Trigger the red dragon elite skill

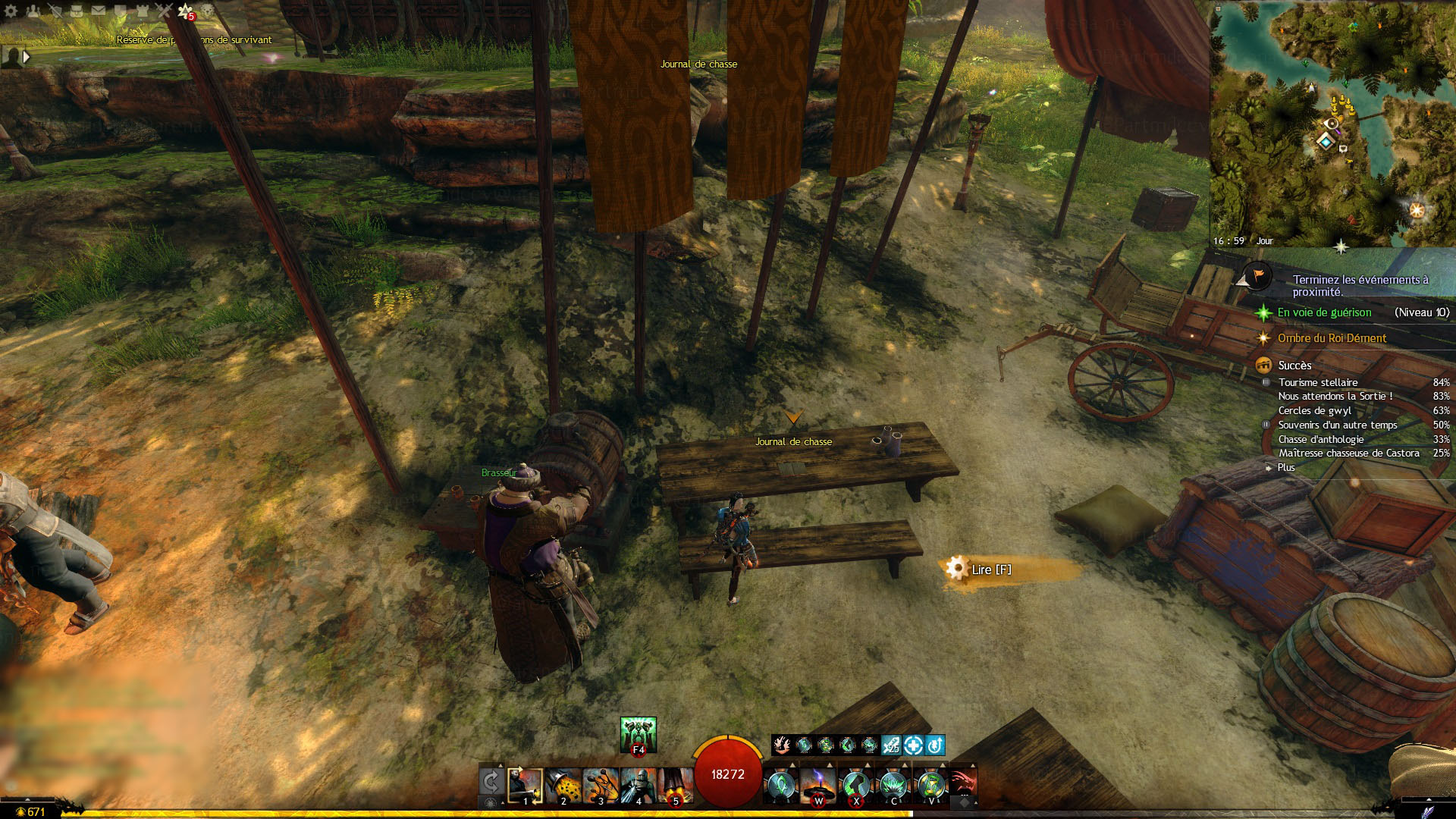point(962,784)
